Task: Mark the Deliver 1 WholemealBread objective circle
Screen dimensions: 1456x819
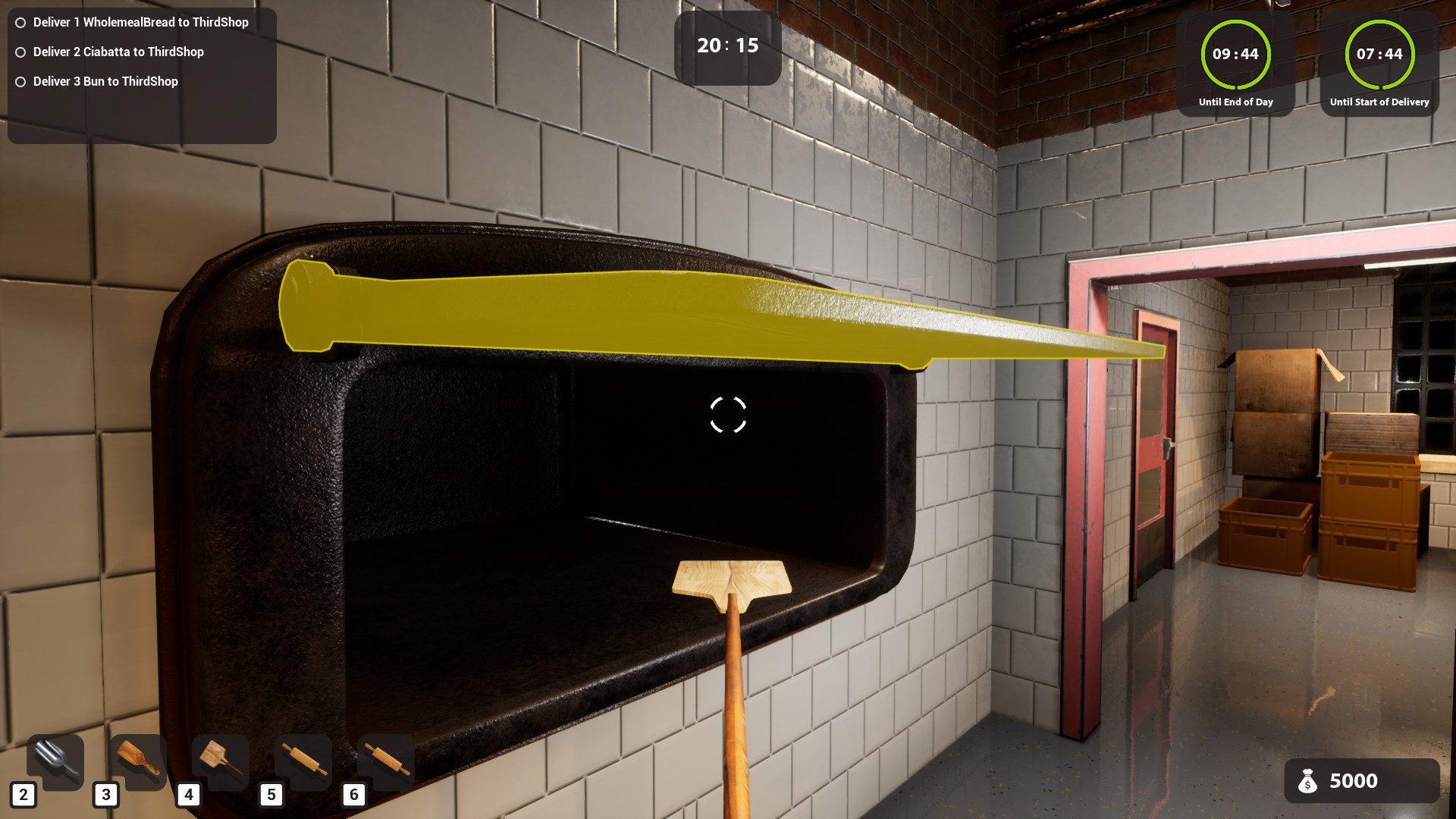Action: pyautogui.click(x=20, y=22)
